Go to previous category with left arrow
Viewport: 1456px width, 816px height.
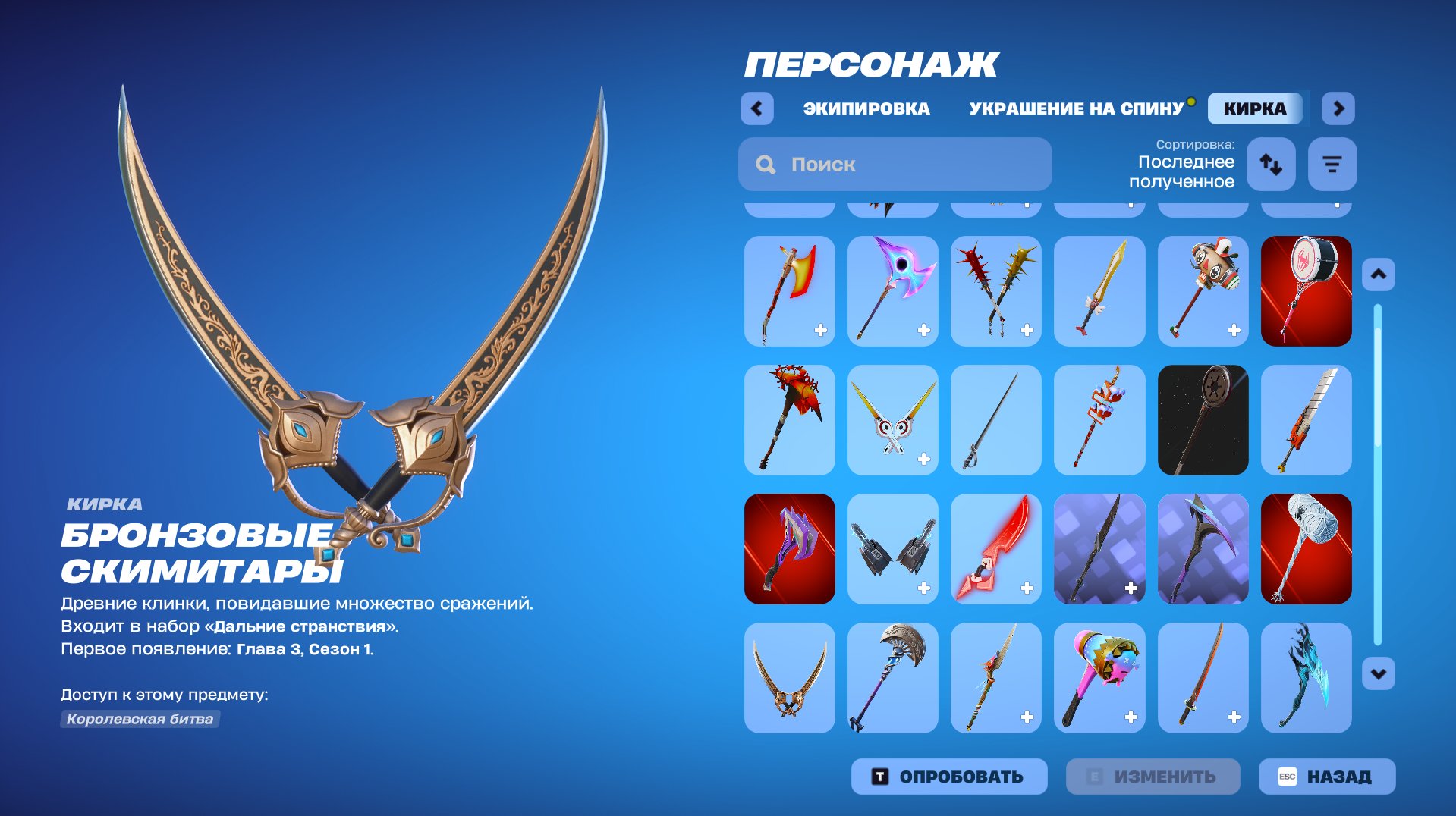[x=756, y=108]
